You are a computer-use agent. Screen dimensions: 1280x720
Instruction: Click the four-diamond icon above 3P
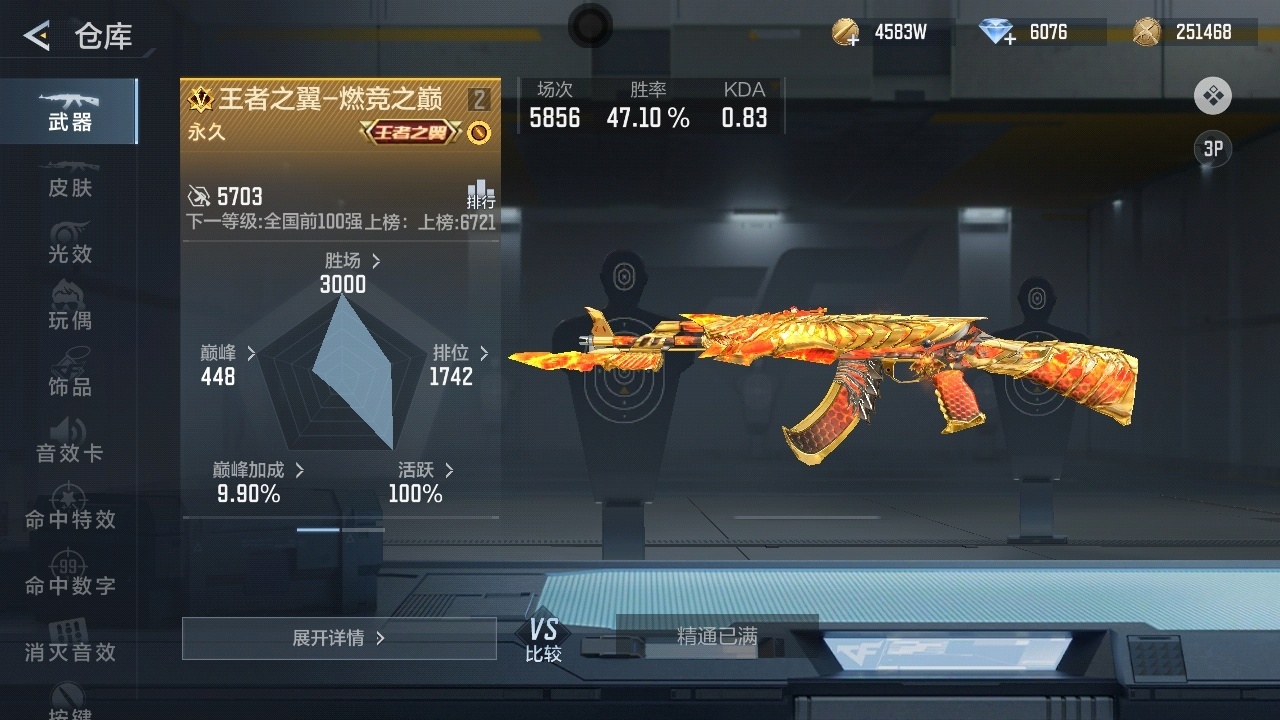1213,96
